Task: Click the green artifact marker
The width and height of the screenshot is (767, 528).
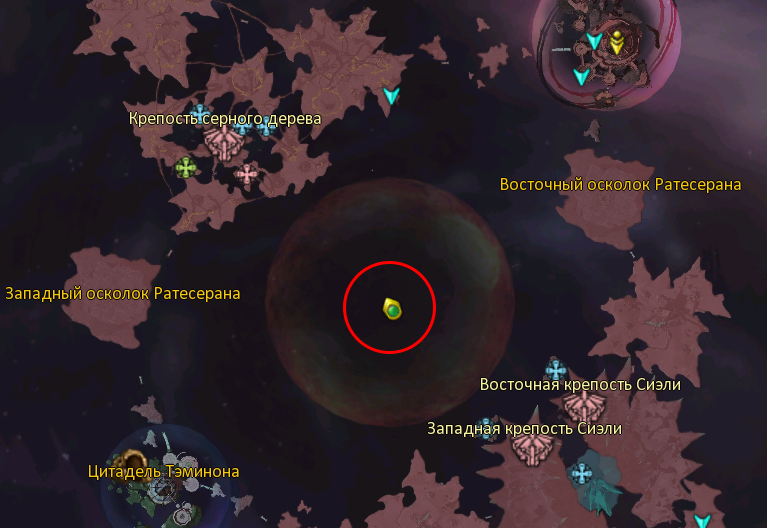Action: (185, 167)
